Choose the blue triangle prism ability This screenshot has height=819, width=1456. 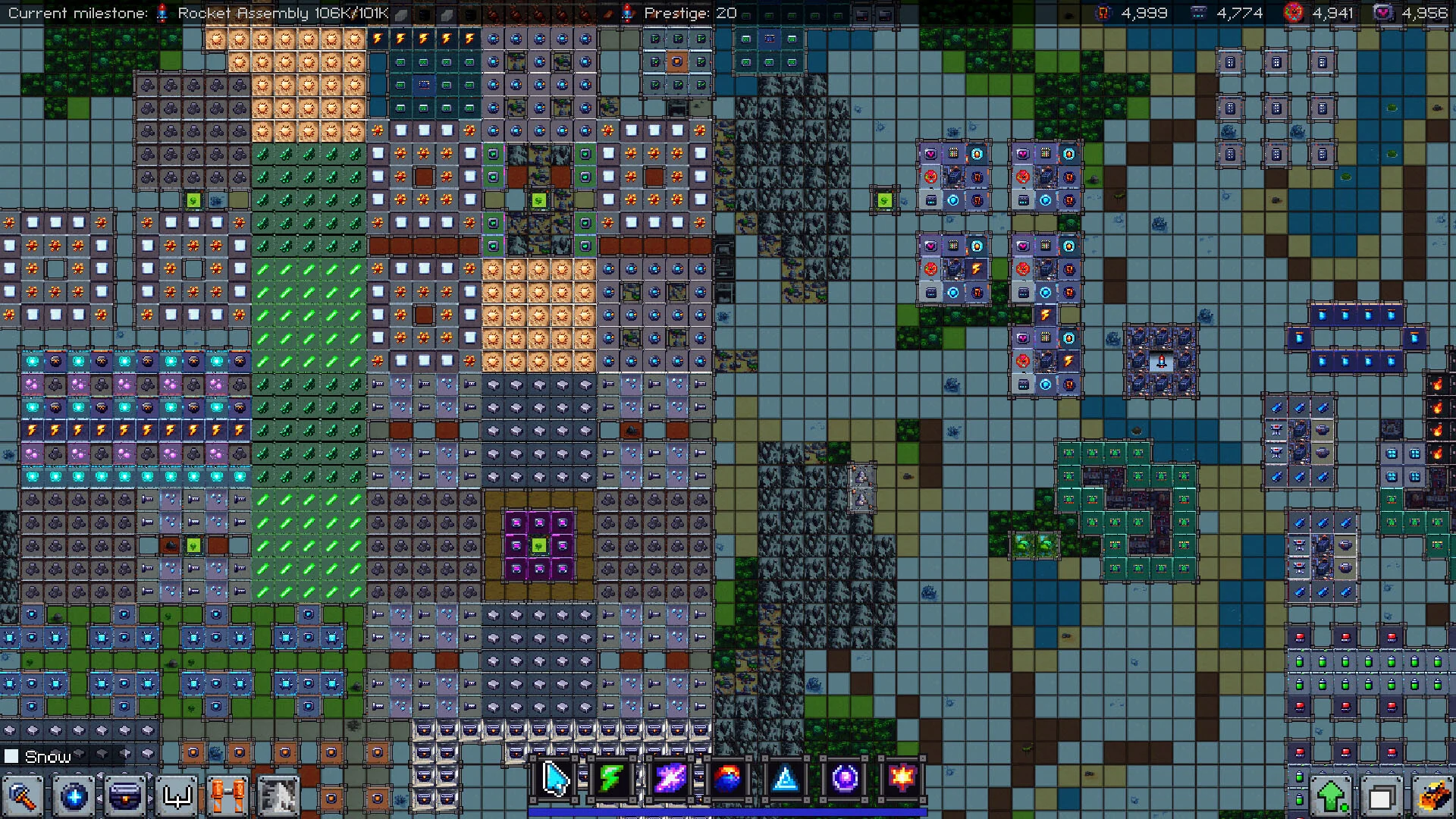click(786, 779)
